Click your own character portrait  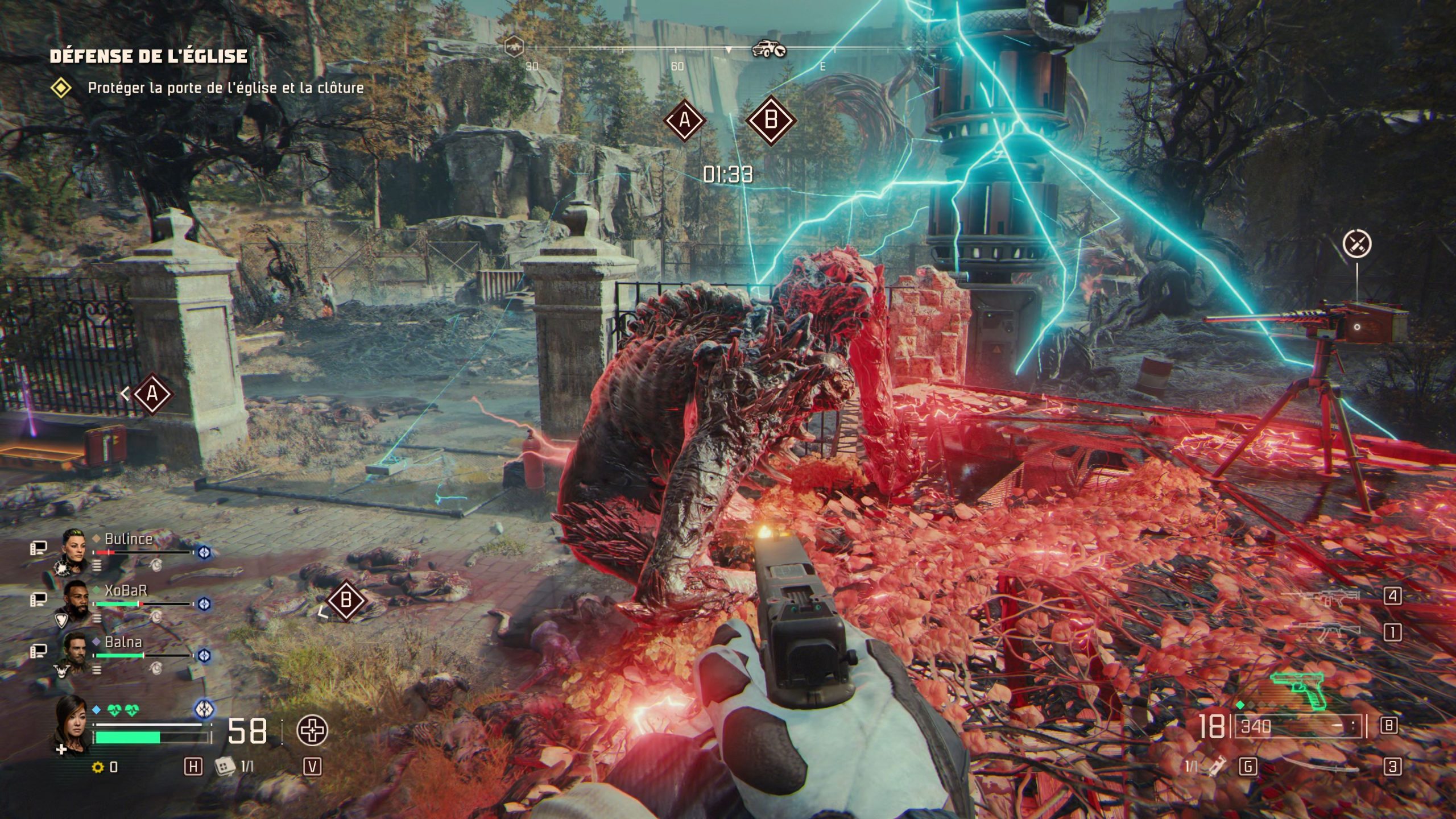(x=72, y=721)
